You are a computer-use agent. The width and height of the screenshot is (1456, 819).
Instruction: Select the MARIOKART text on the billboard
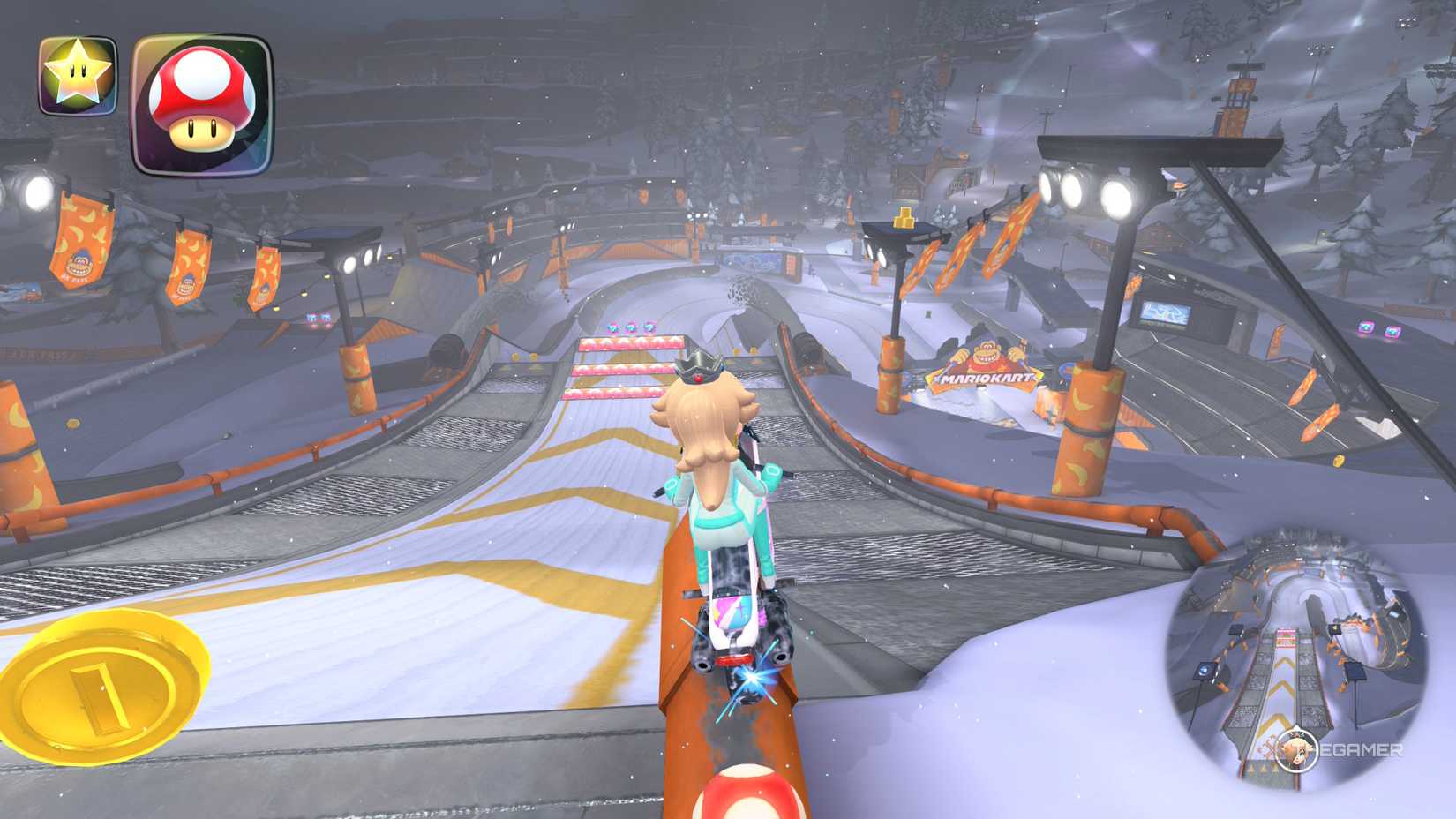(x=982, y=378)
